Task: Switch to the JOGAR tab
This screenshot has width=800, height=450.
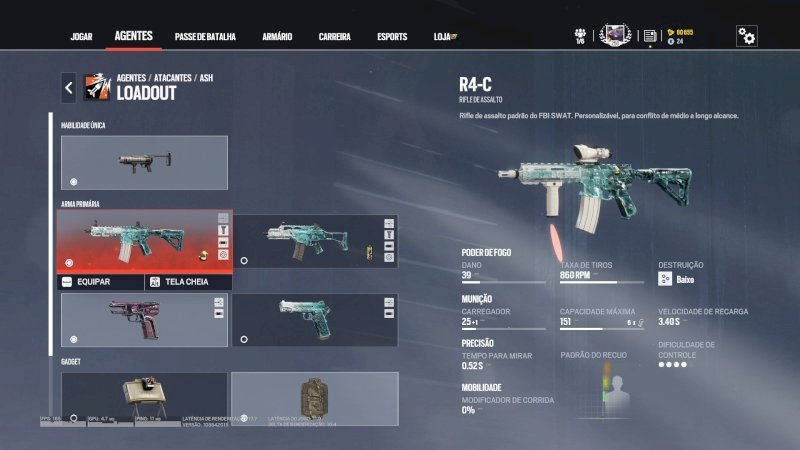Action: (x=81, y=37)
